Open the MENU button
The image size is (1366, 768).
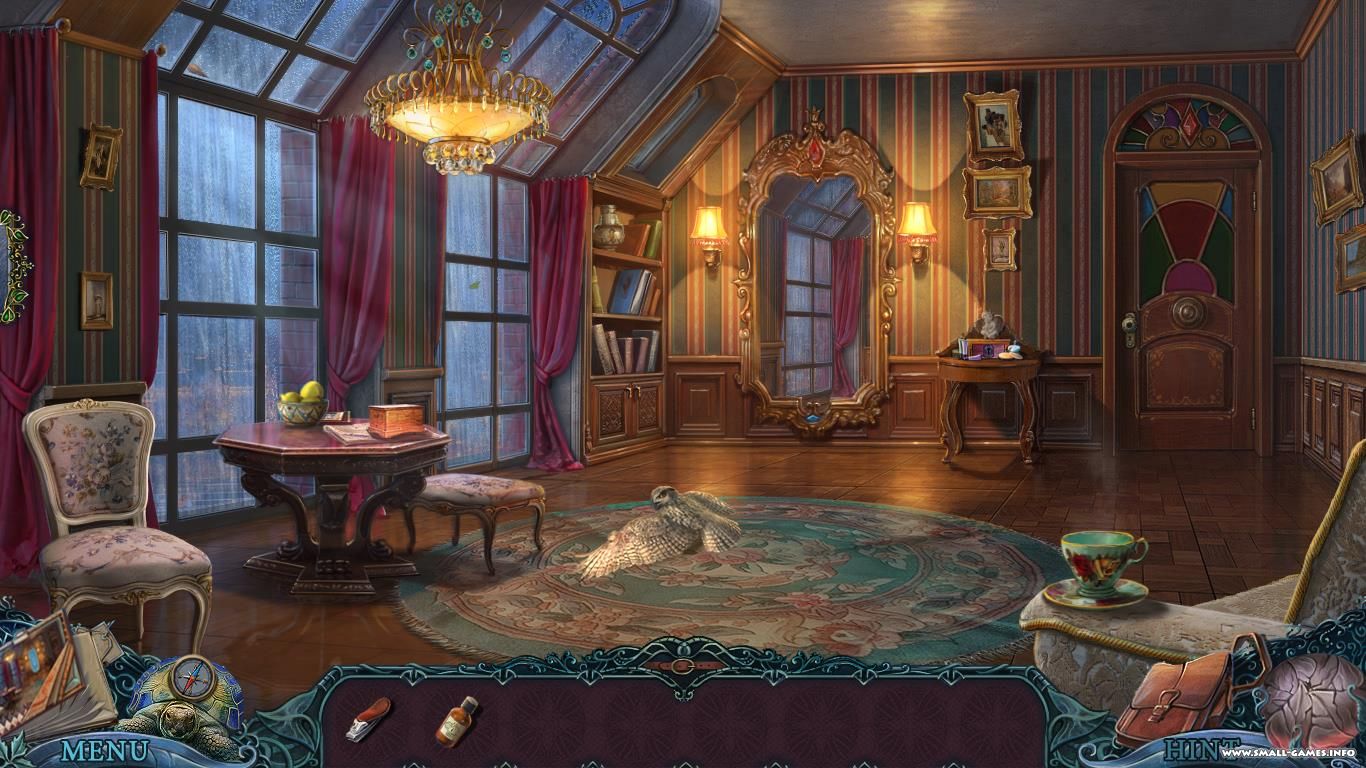coord(104,750)
